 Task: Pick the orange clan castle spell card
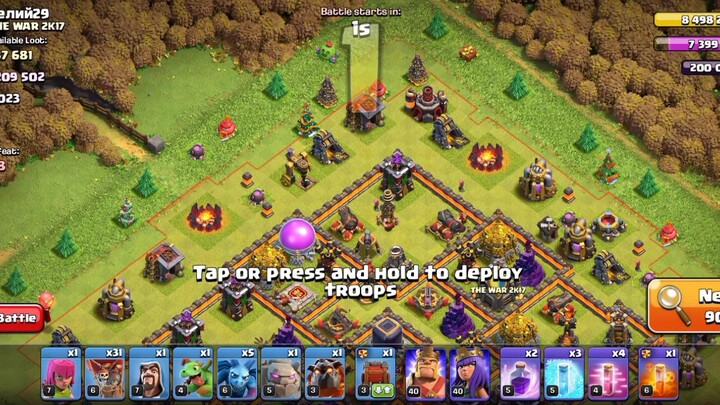(x=658, y=374)
